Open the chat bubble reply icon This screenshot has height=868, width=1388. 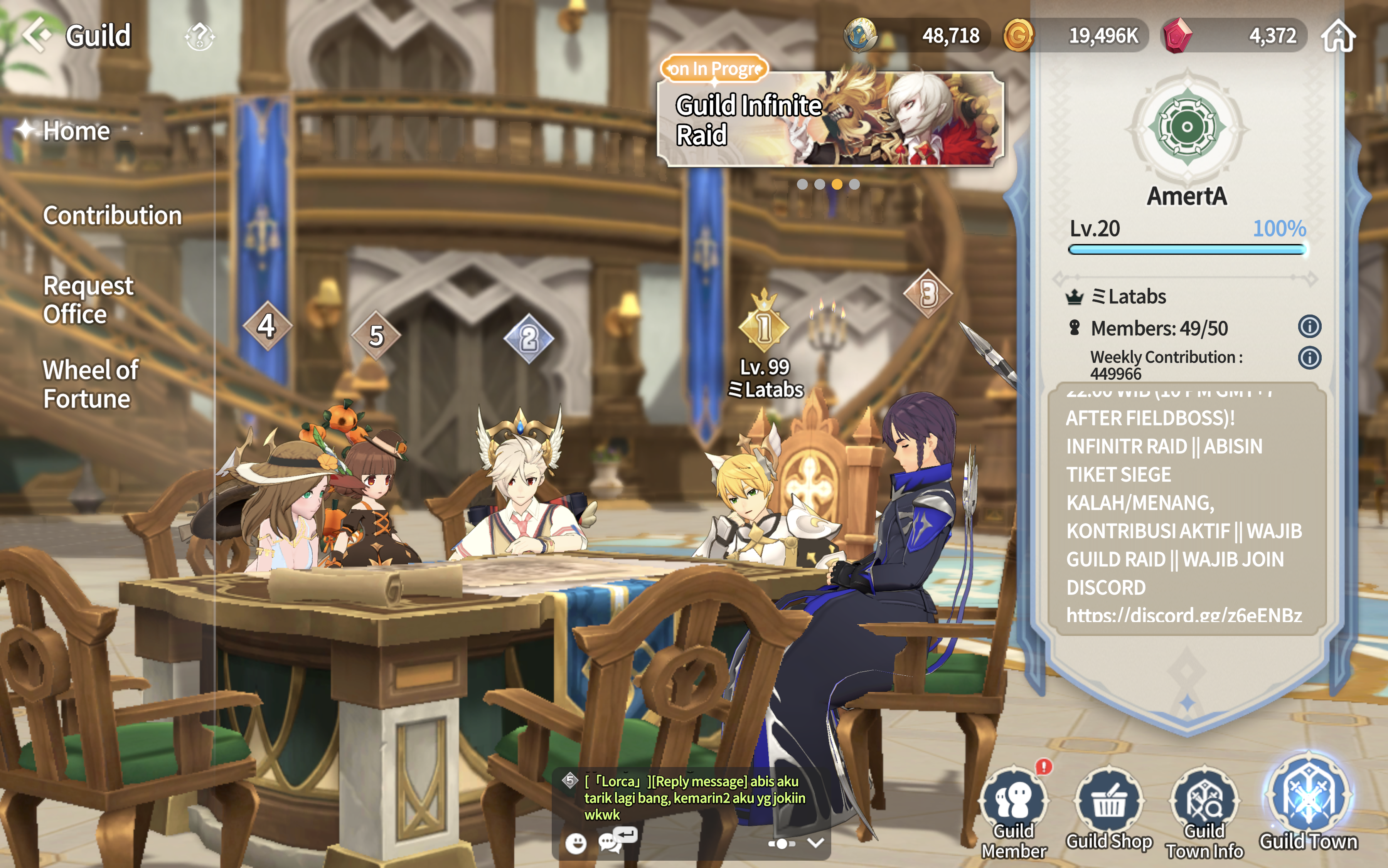click(616, 839)
